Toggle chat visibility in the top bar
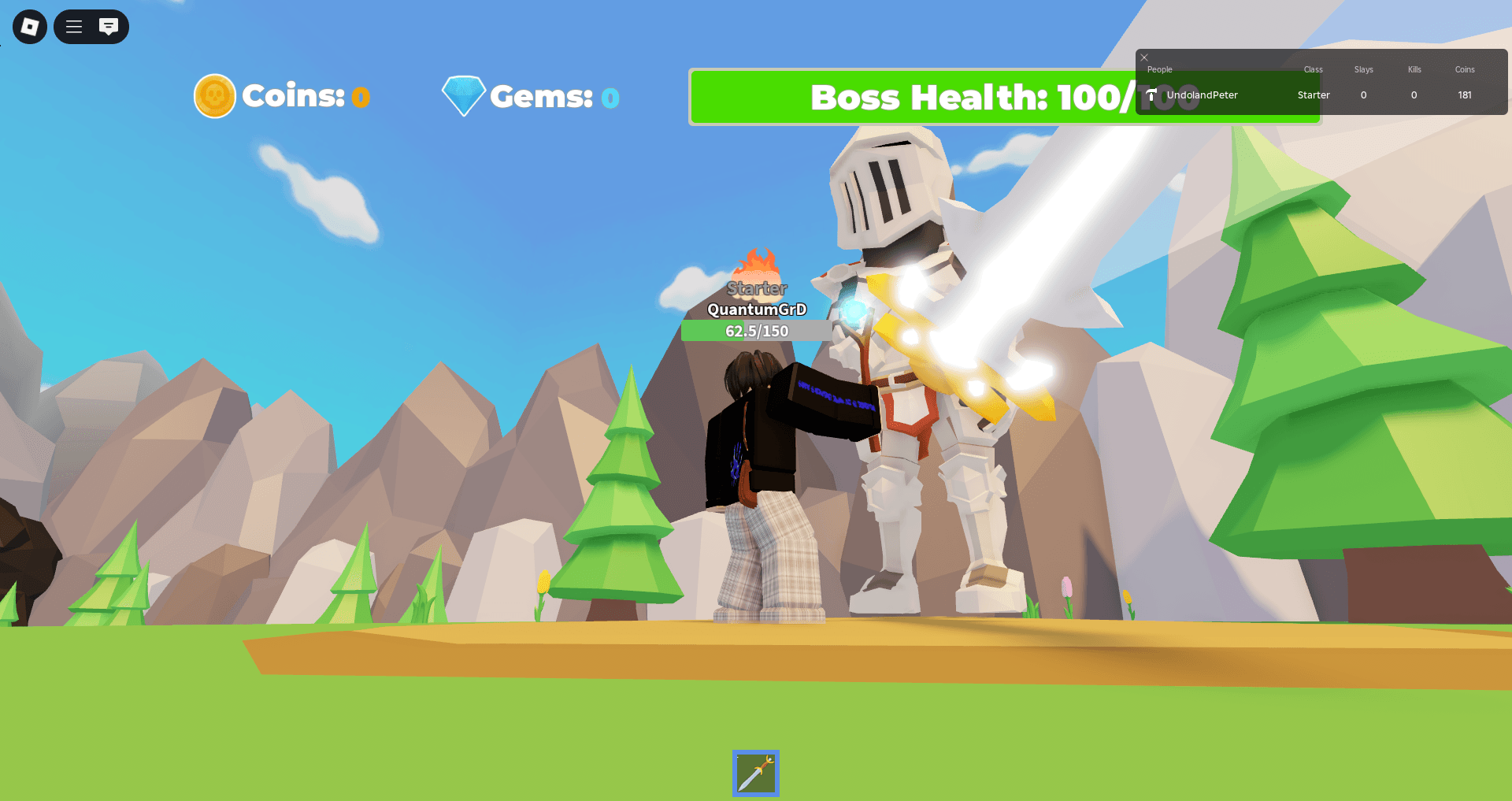The width and height of the screenshot is (1512, 801). pyautogui.click(x=108, y=26)
